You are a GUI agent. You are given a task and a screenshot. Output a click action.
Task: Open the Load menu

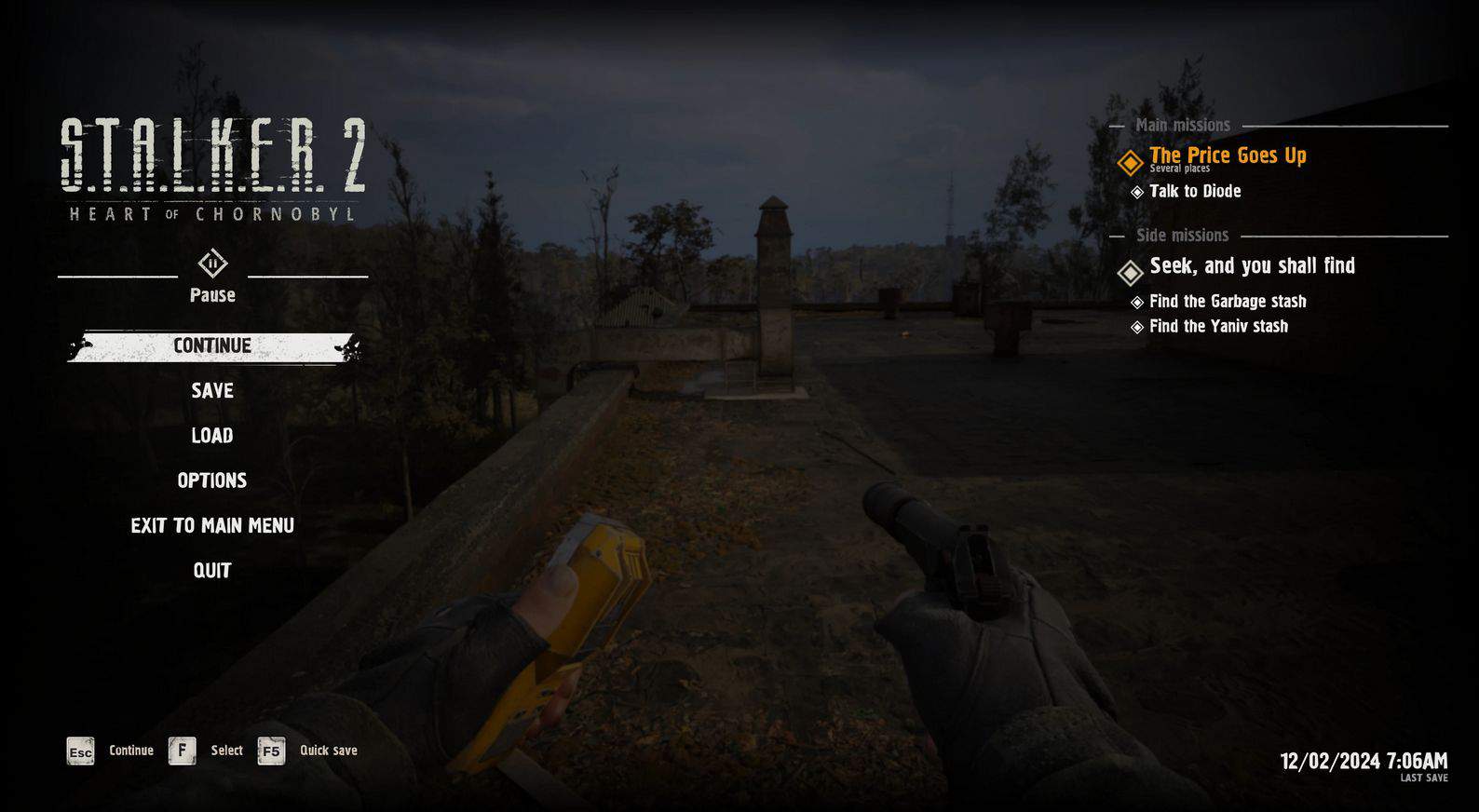pos(212,436)
